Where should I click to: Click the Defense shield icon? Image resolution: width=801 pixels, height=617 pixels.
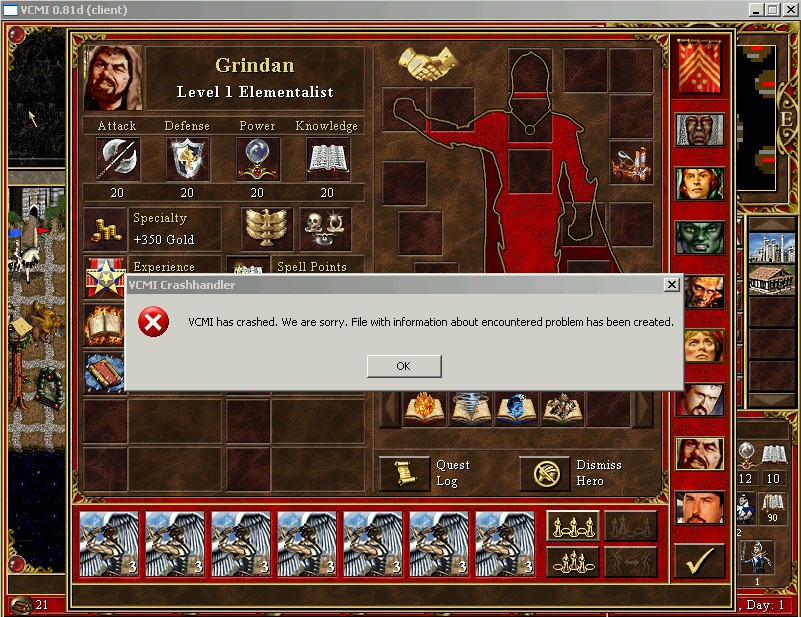coord(187,158)
